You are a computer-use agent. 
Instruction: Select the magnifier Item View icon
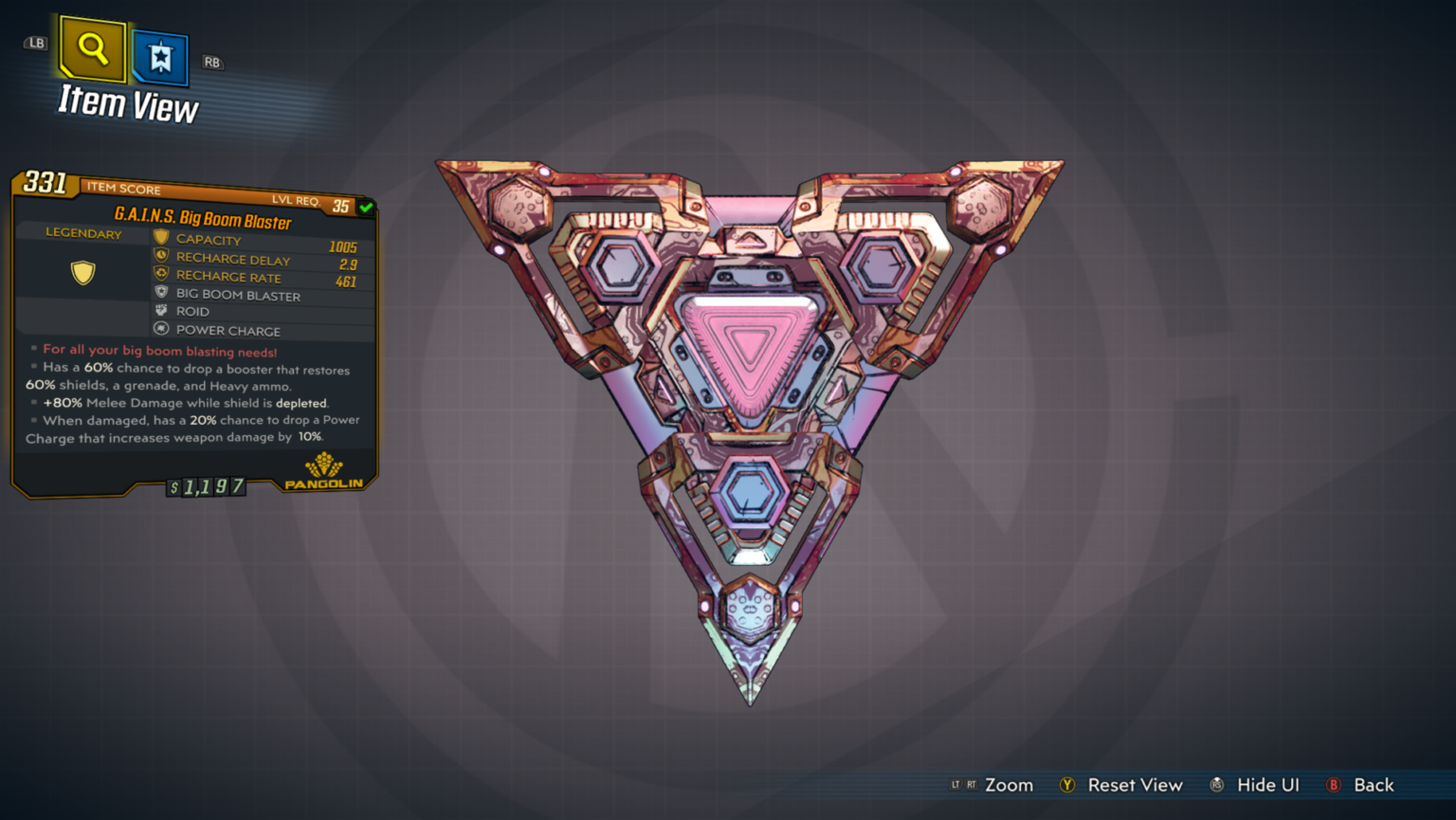point(92,47)
